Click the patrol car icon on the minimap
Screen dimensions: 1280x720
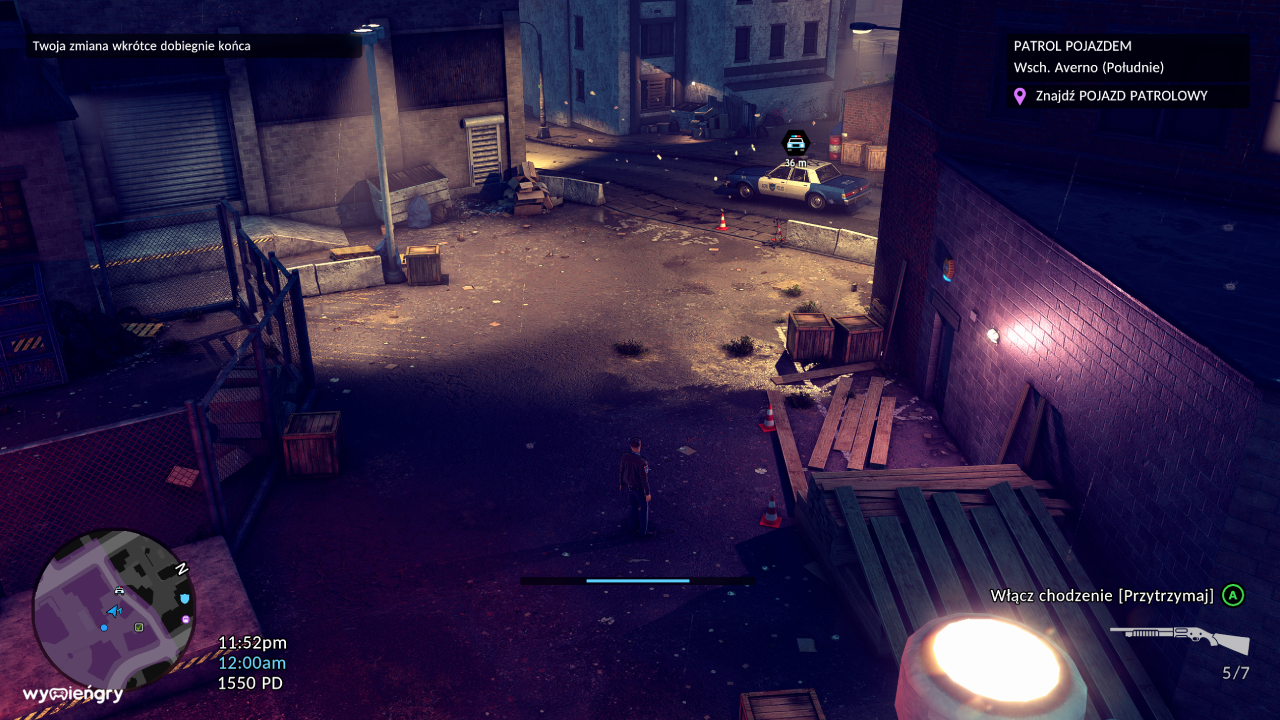[x=120, y=591]
